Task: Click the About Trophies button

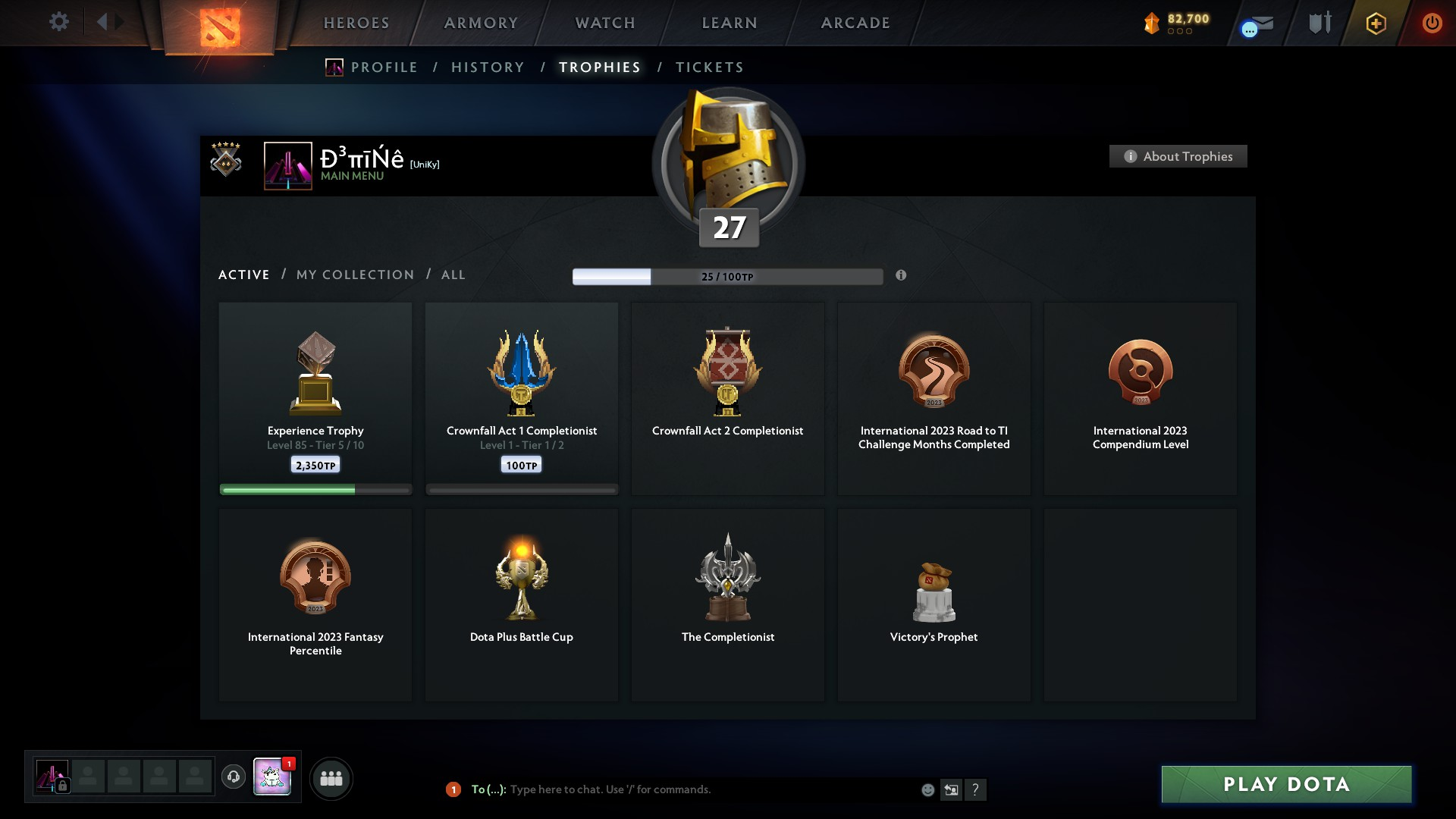Action: click(1178, 156)
